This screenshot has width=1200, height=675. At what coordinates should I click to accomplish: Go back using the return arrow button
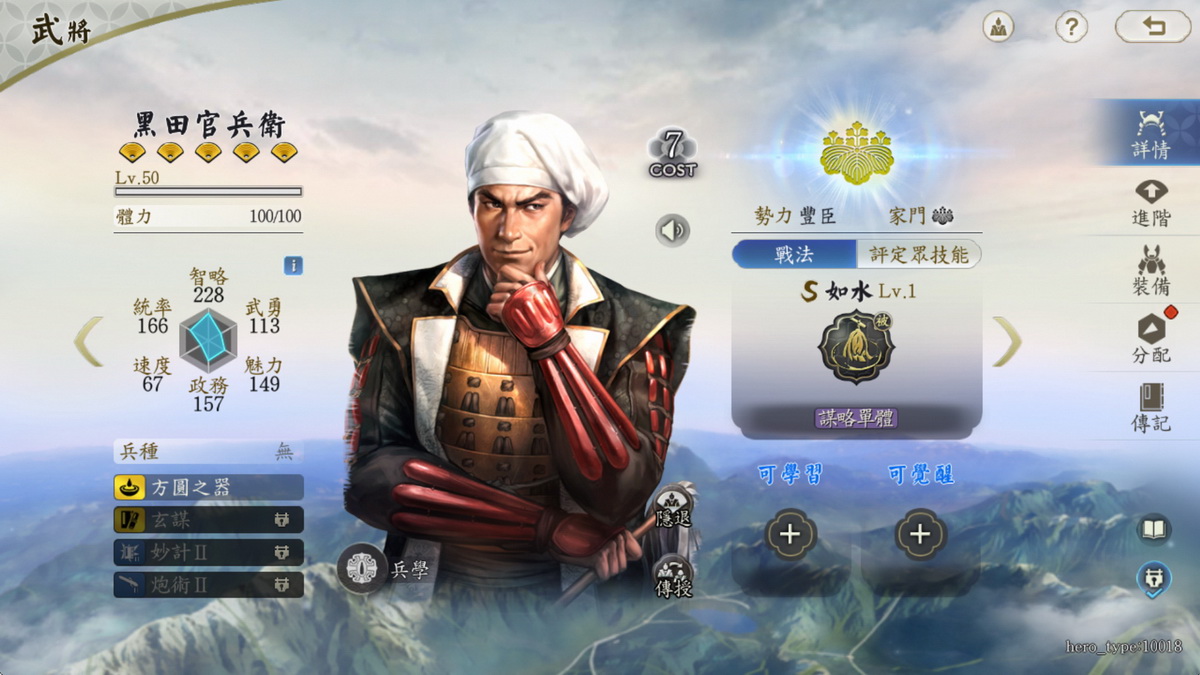coord(1153,27)
